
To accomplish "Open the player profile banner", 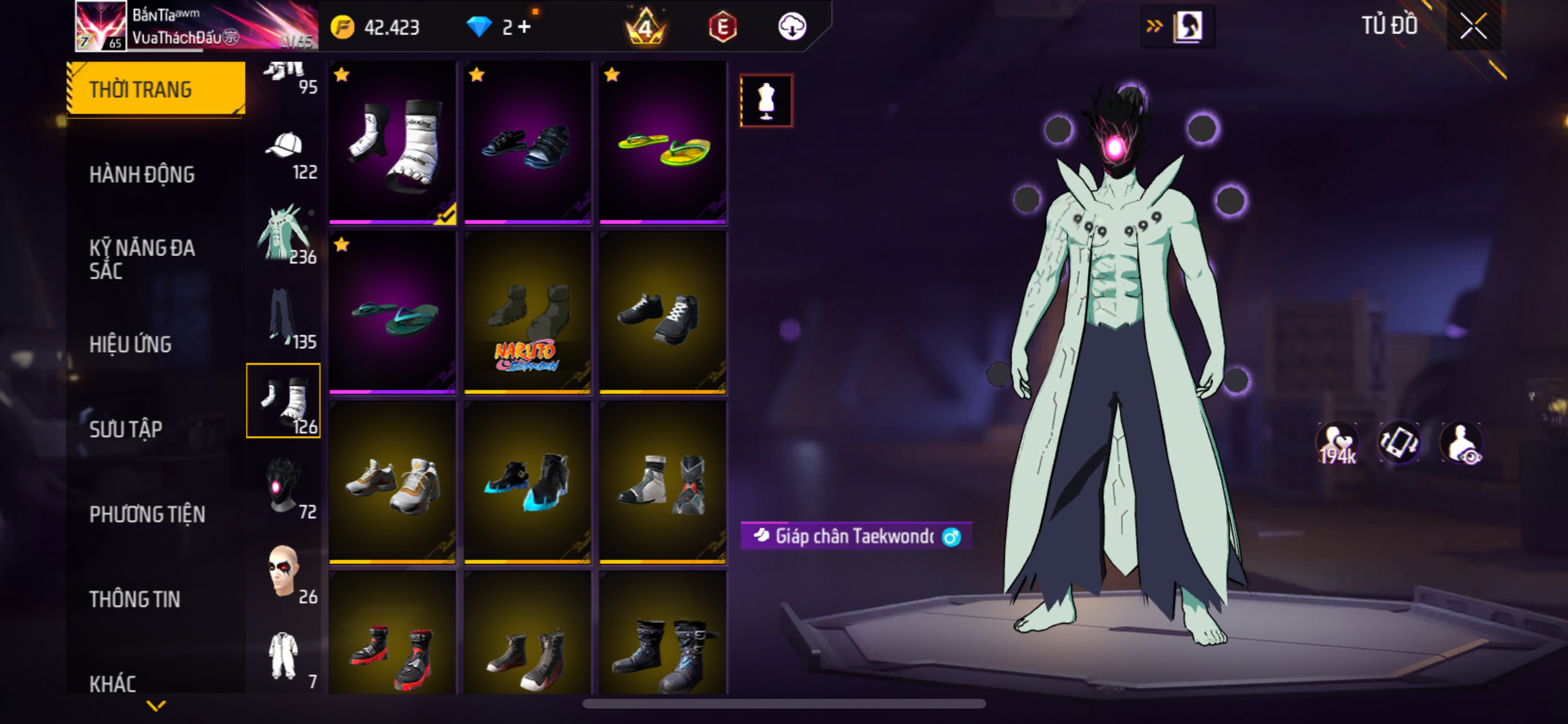I will [193, 26].
